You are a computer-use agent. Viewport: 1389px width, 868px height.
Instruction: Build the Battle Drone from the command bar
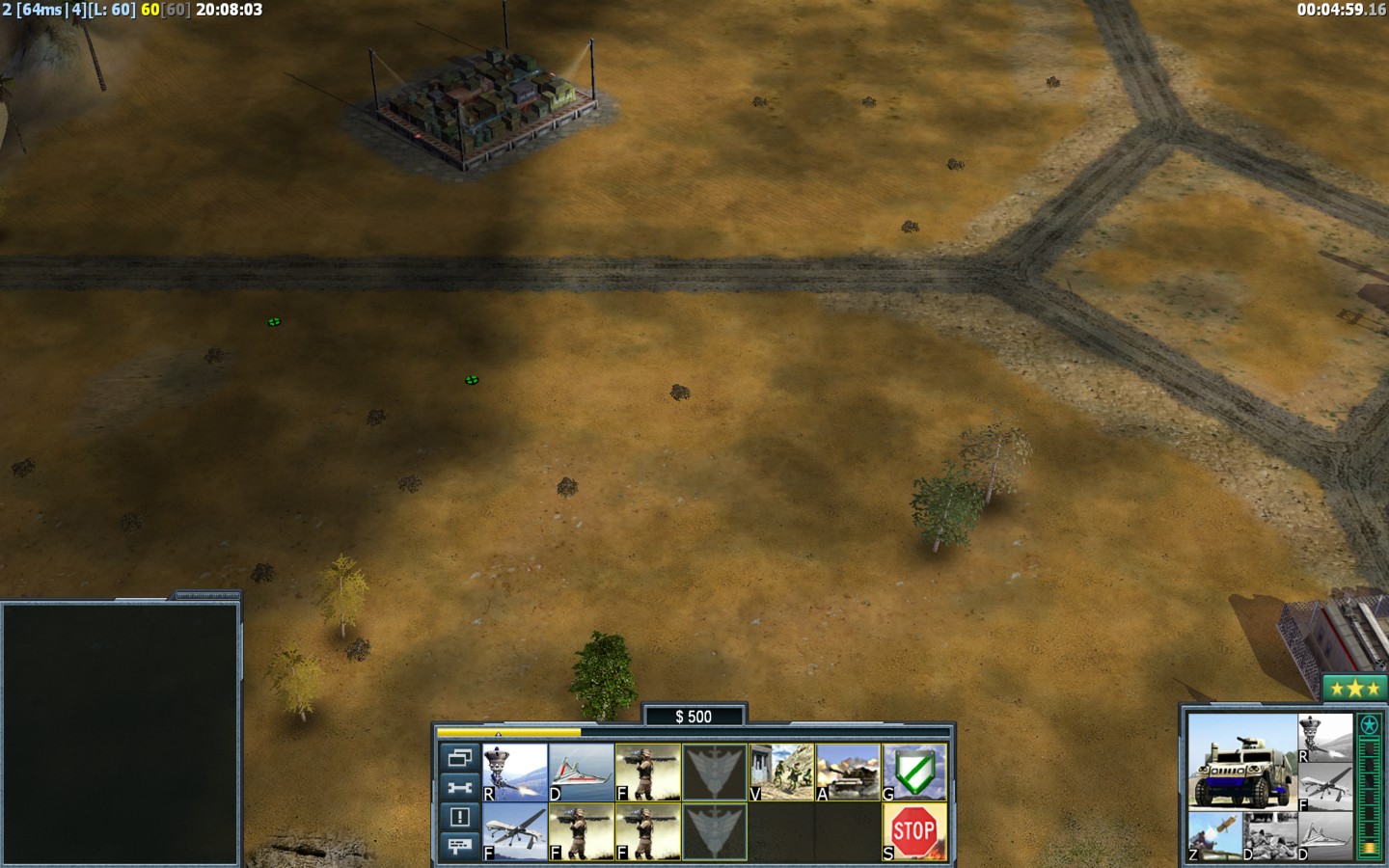(515, 772)
